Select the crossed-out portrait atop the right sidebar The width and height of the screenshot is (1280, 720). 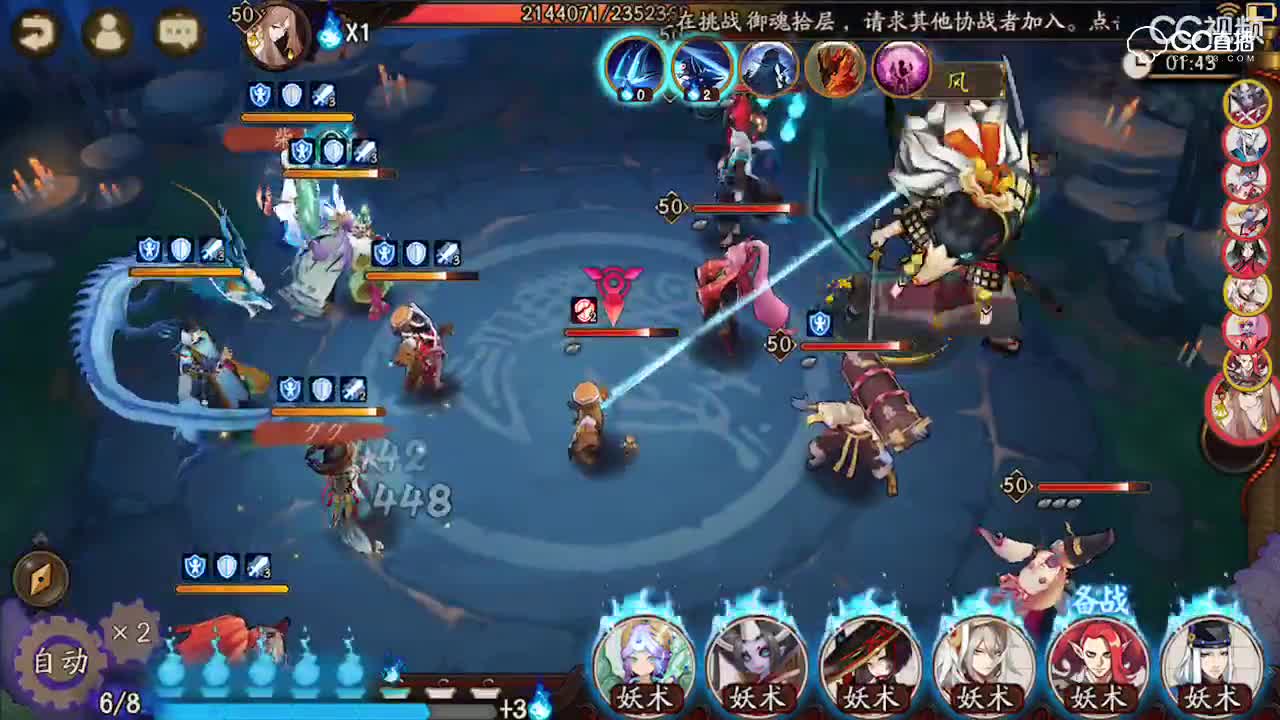click(x=1247, y=104)
